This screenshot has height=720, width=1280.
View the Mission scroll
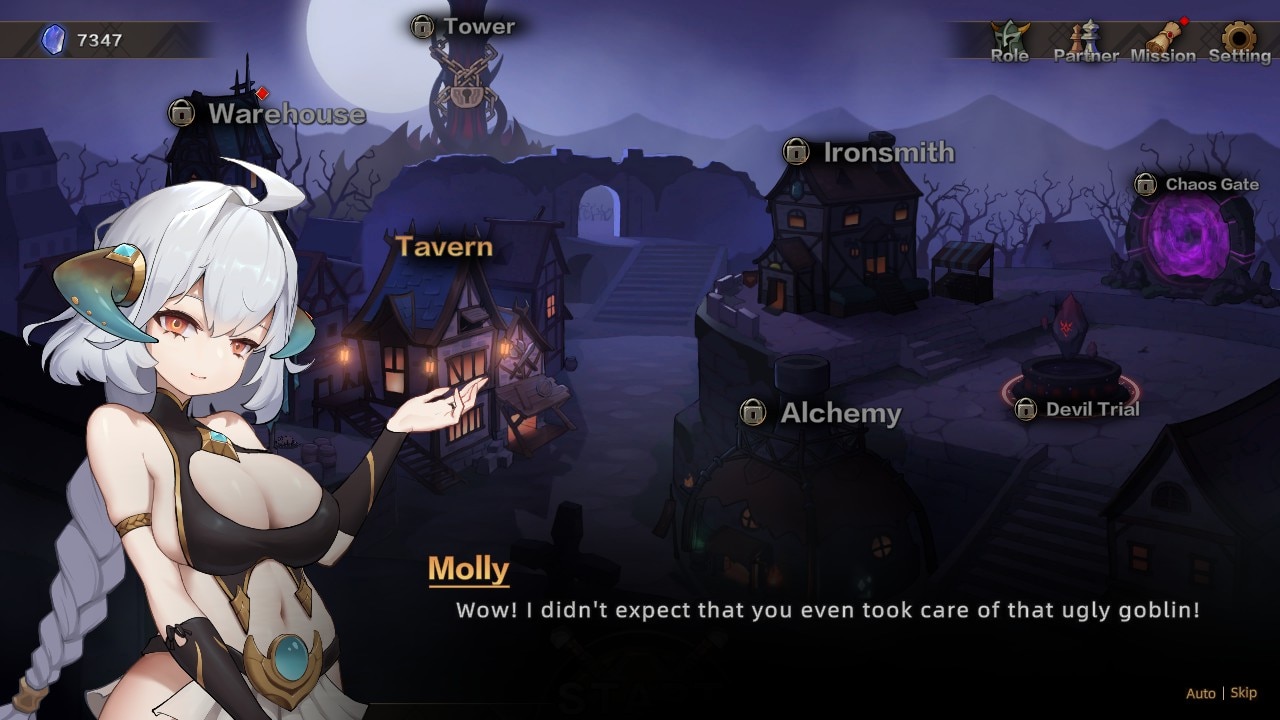[1163, 42]
